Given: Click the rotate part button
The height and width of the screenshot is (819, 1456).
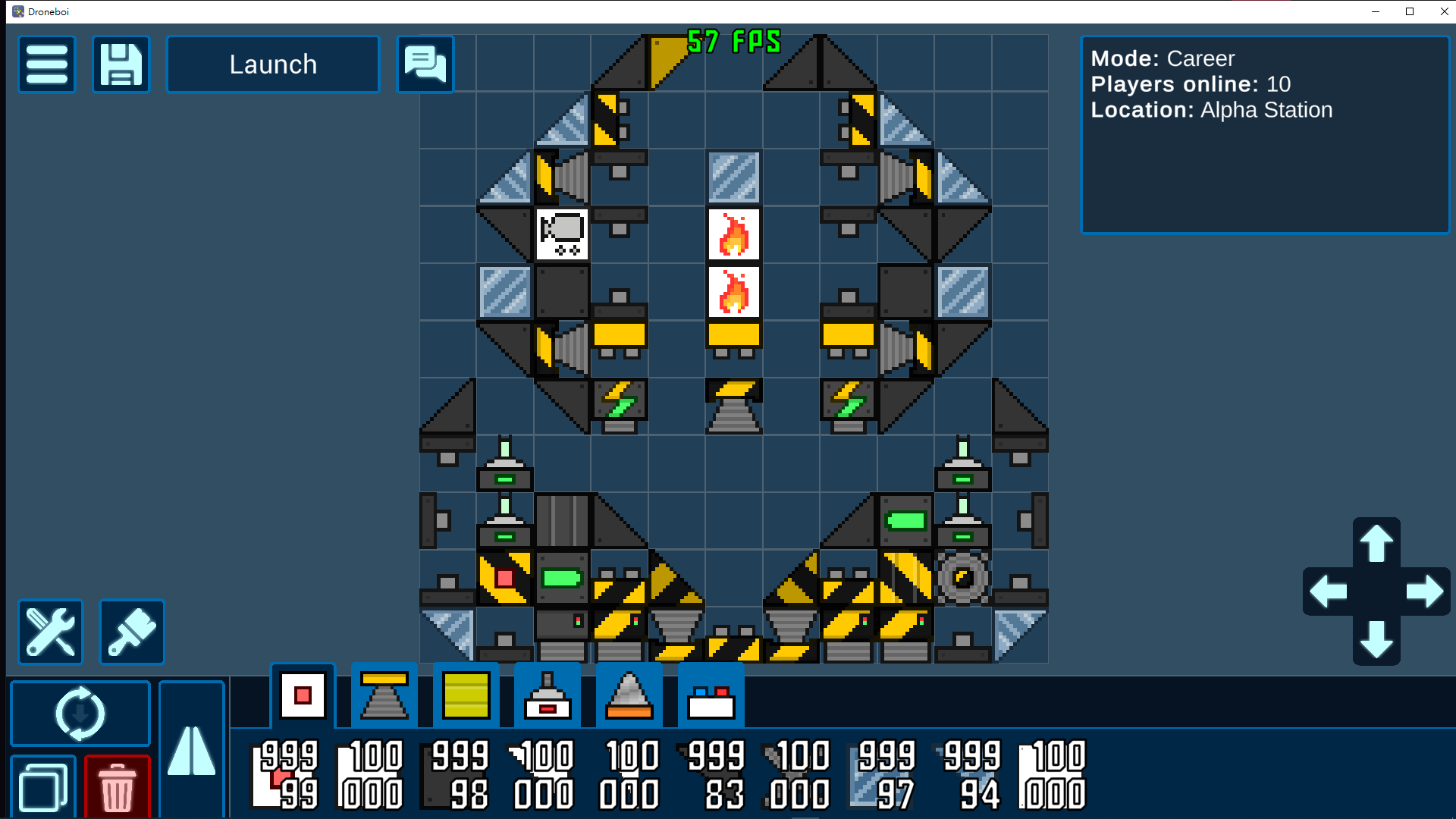Looking at the screenshot, I should (x=80, y=714).
